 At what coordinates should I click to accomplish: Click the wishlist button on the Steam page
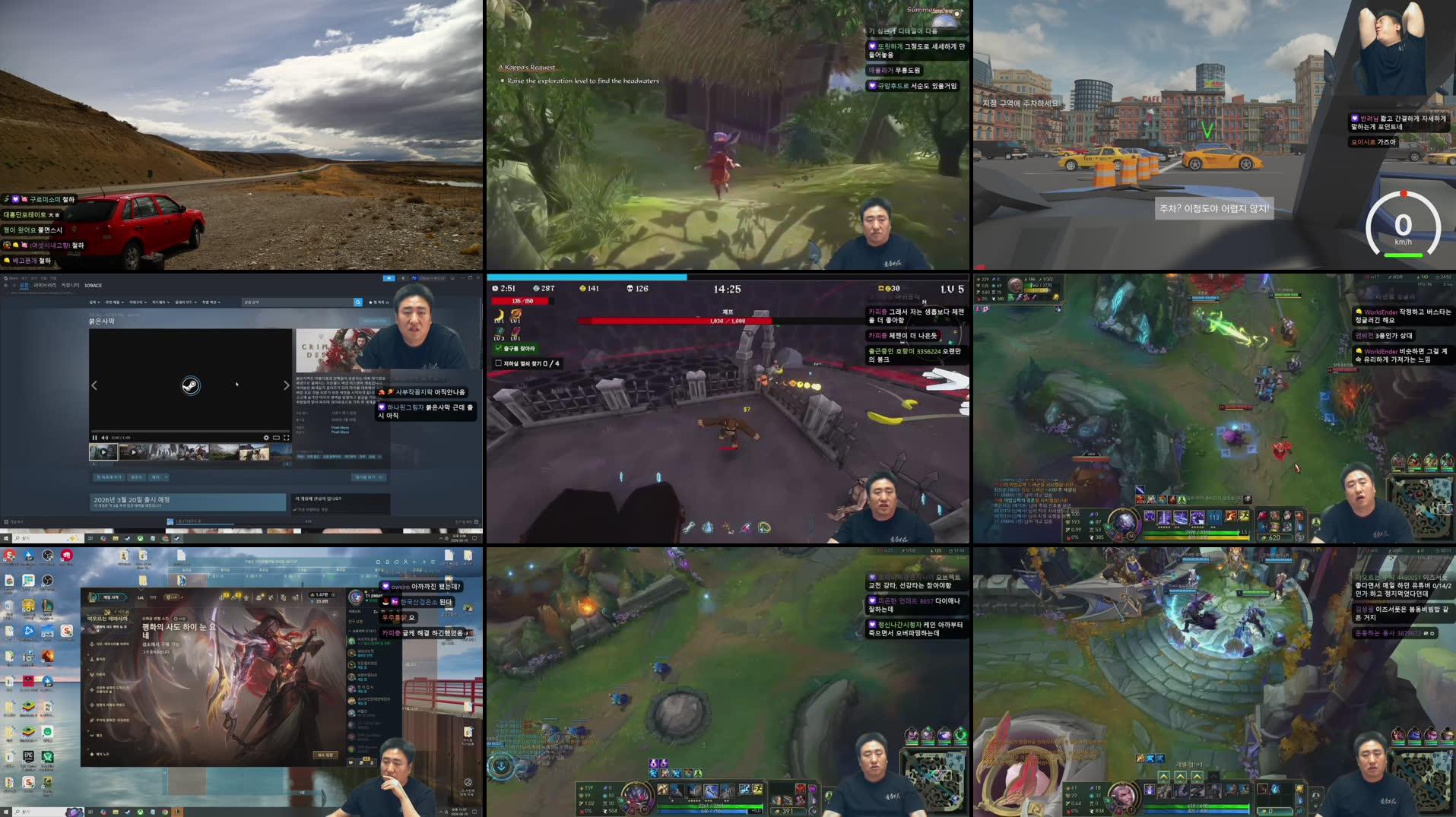click(x=108, y=477)
